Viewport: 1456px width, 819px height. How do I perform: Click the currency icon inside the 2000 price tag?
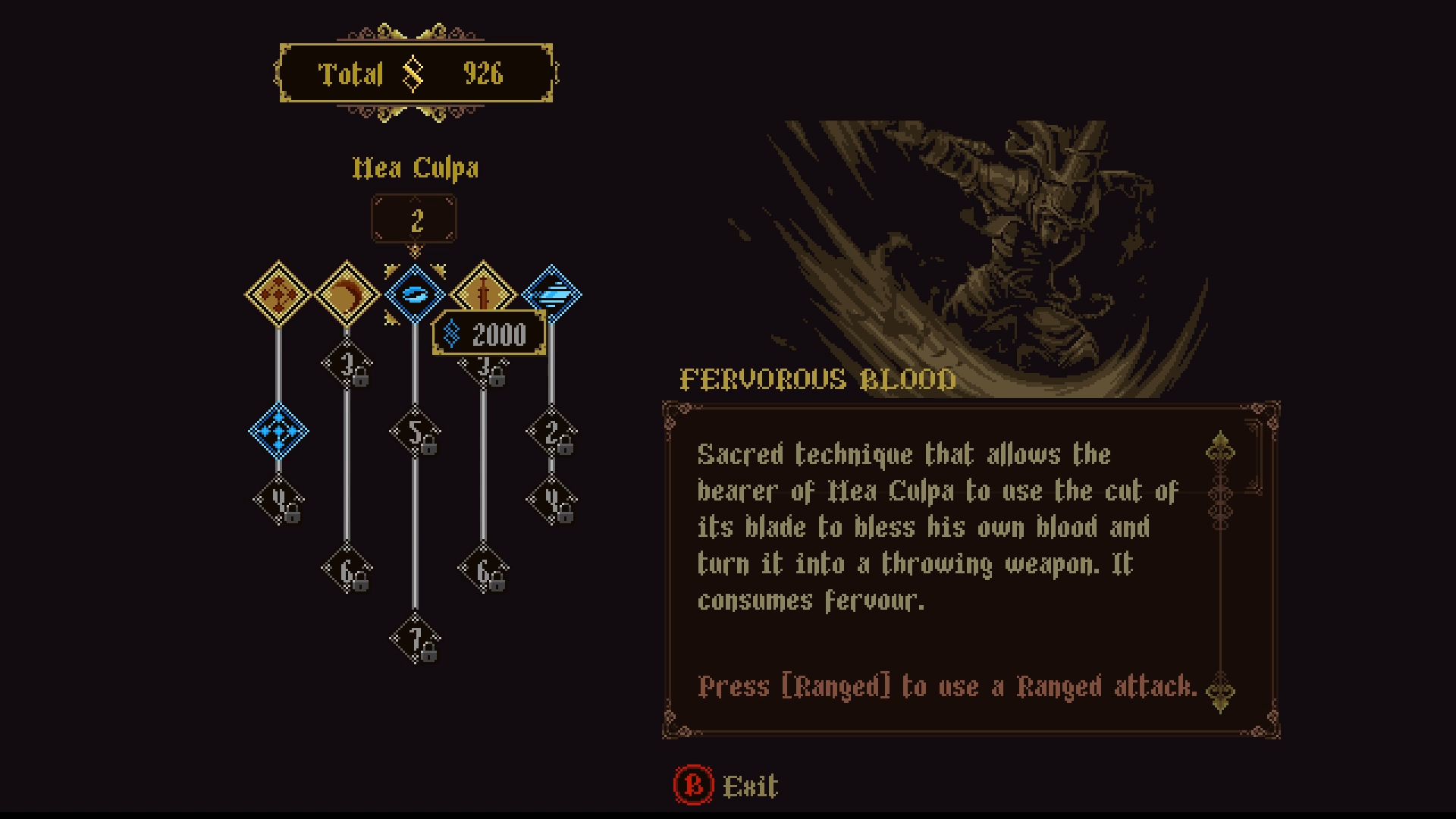pos(453,334)
